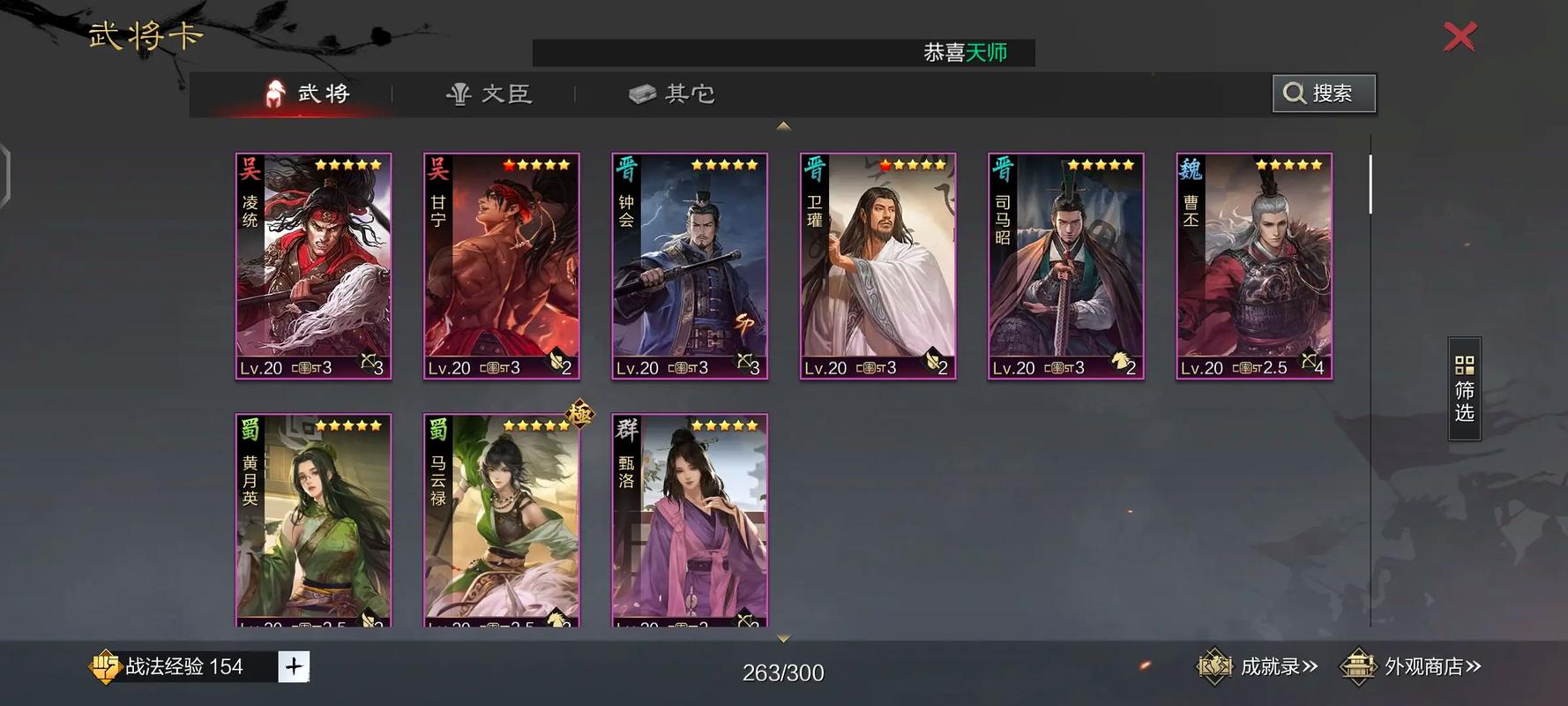Click the scroll icon beside 文臣

(x=460, y=93)
